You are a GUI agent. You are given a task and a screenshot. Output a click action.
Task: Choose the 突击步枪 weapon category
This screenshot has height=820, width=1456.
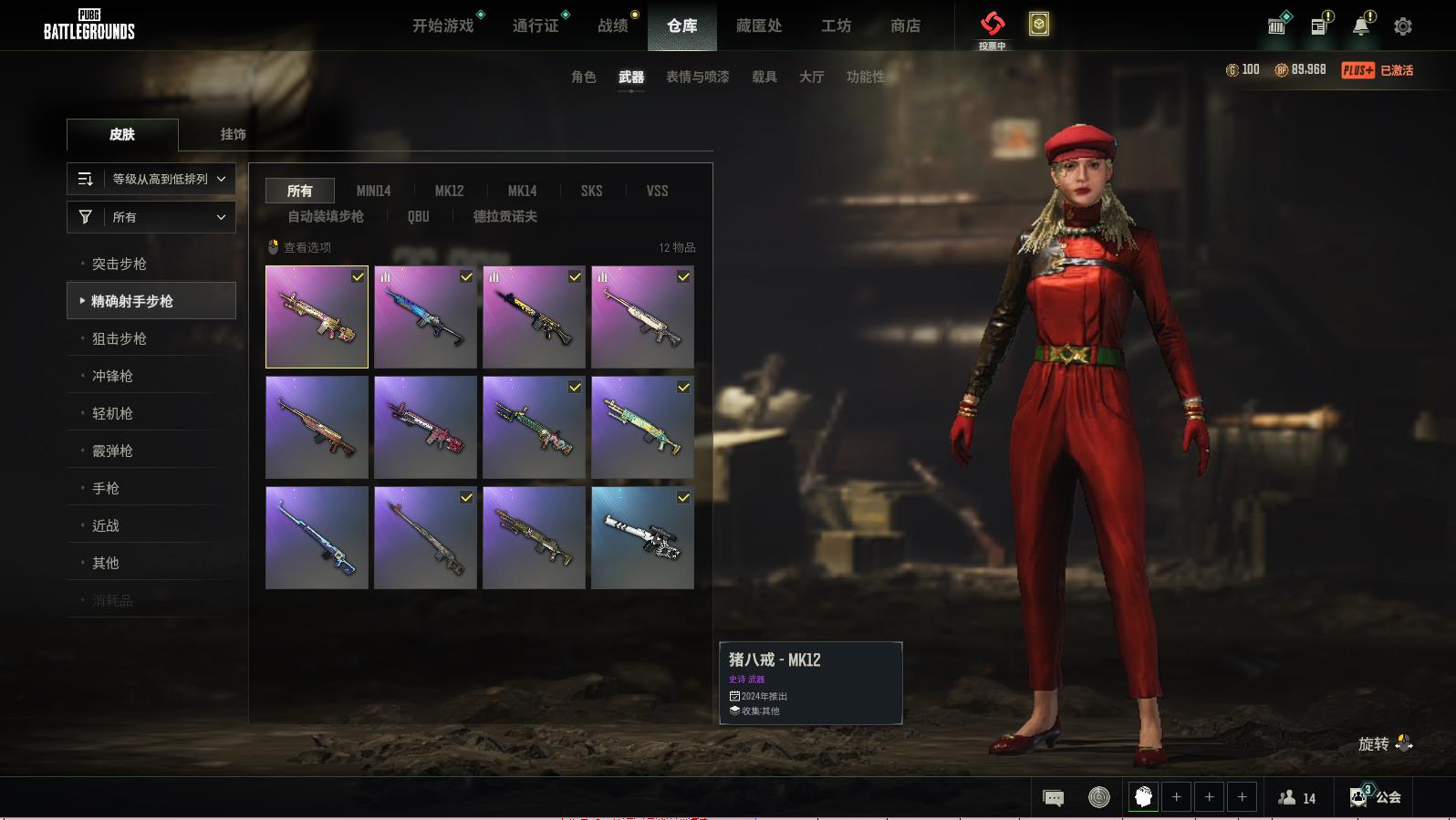[x=120, y=264]
